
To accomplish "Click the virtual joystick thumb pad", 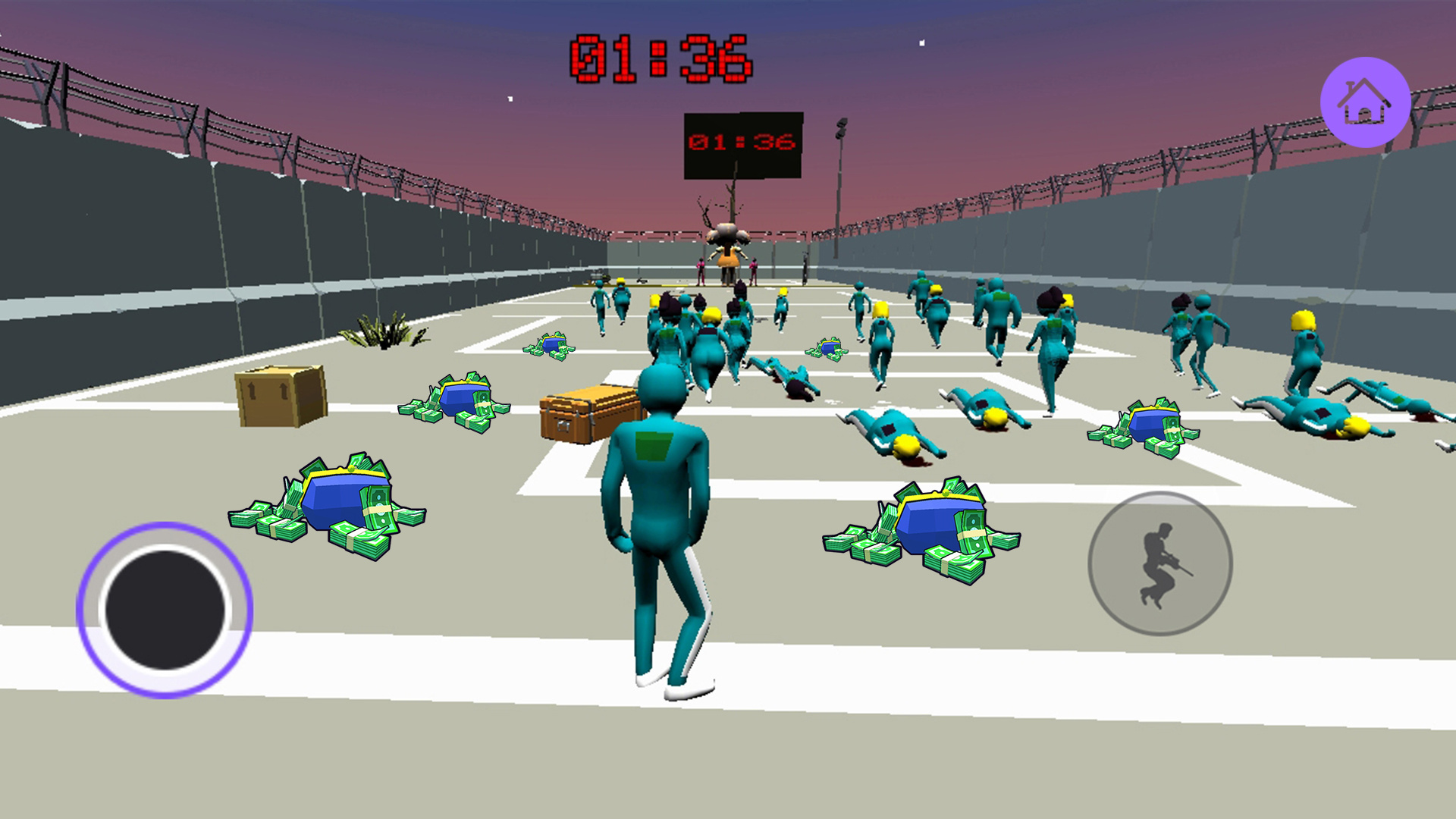I will pos(165,610).
